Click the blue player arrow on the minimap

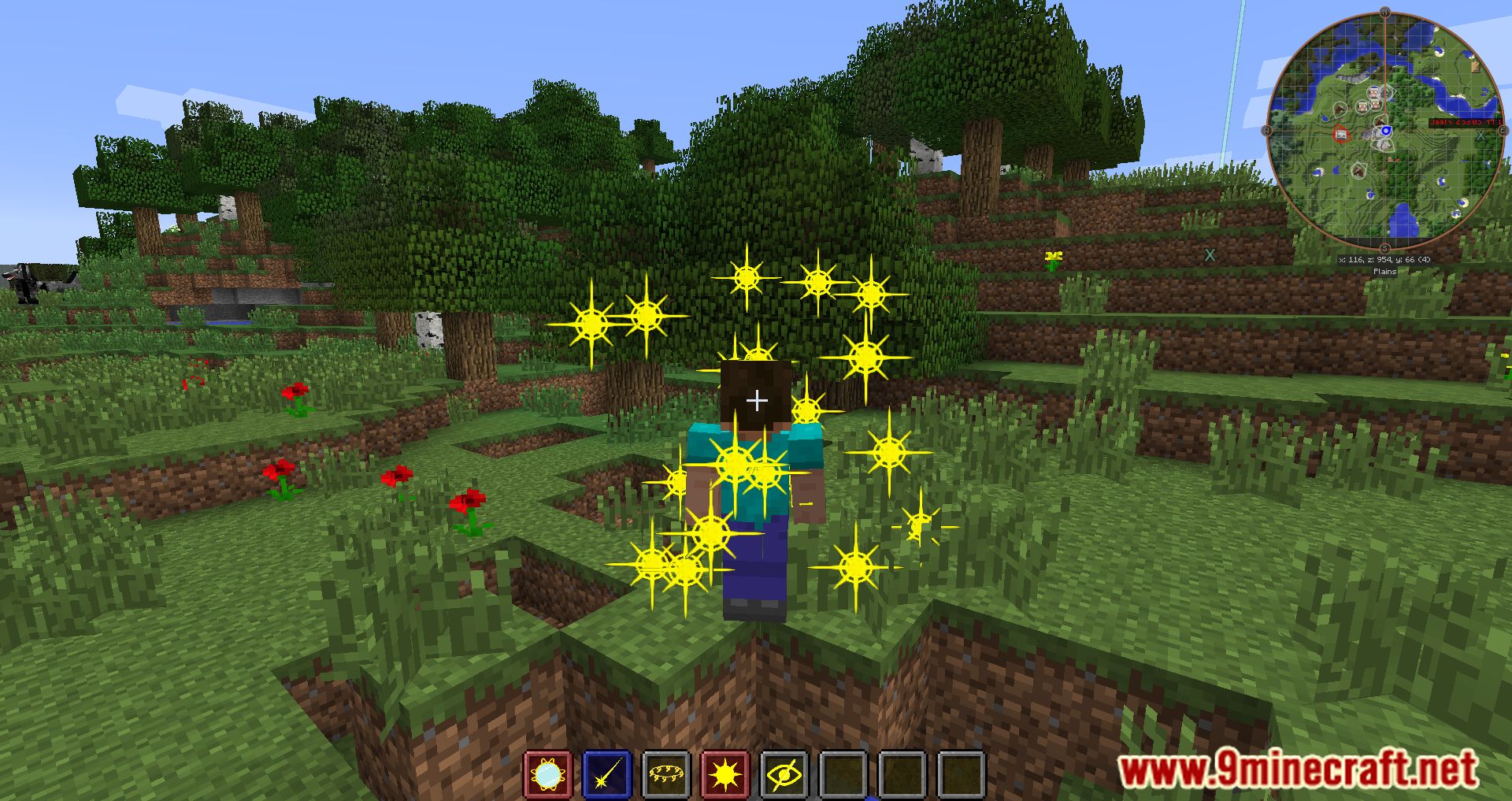pos(1387,130)
